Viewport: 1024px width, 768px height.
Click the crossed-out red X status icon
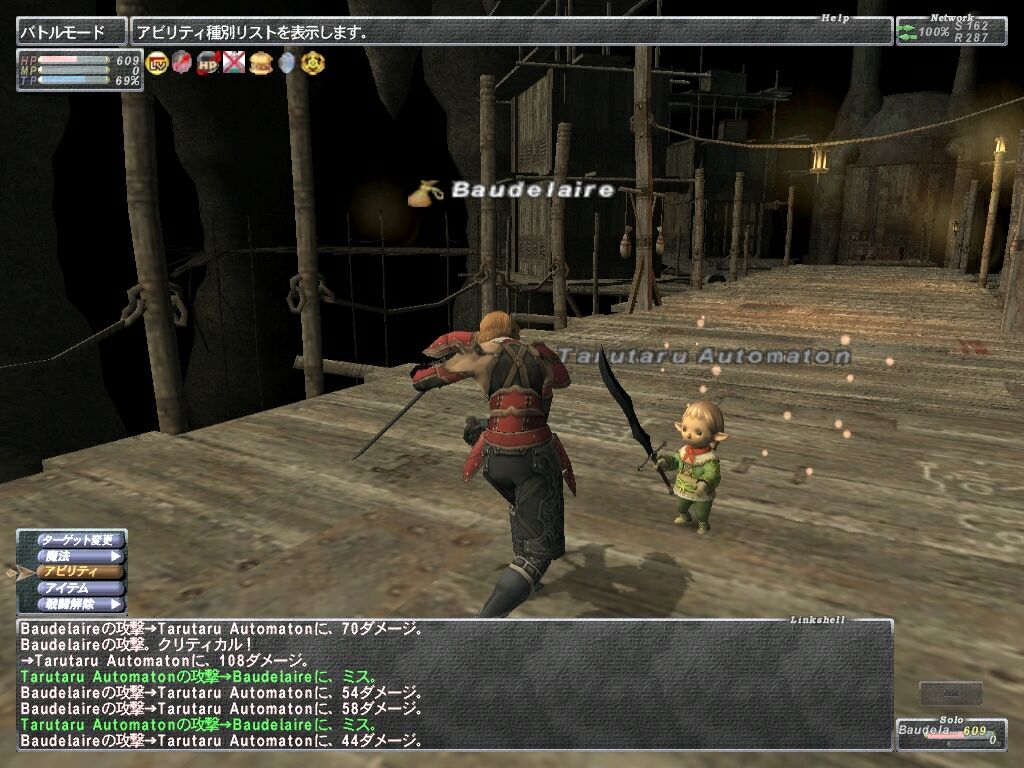click(x=234, y=63)
